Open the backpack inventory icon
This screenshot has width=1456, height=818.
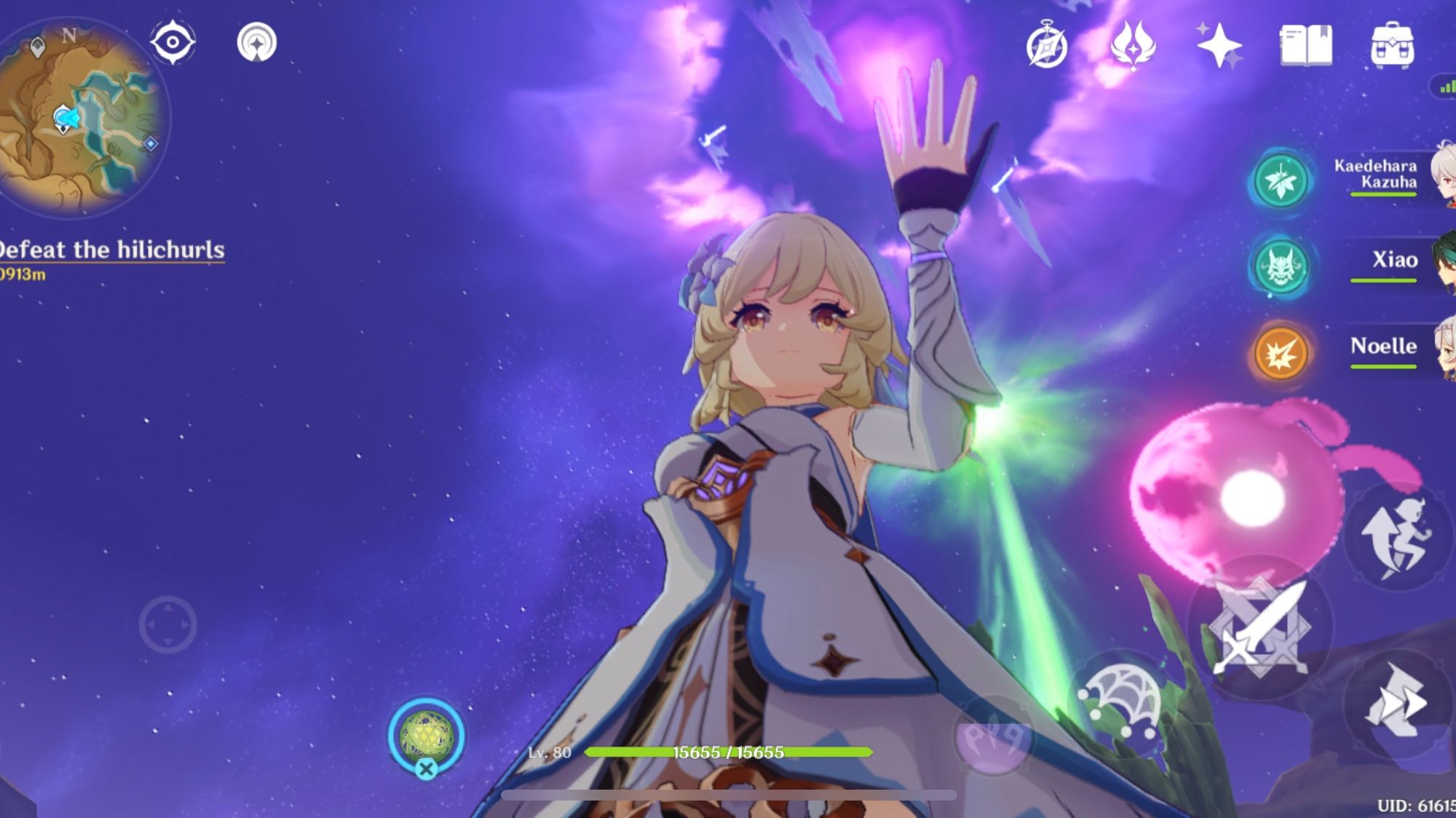tap(1391, 45)
